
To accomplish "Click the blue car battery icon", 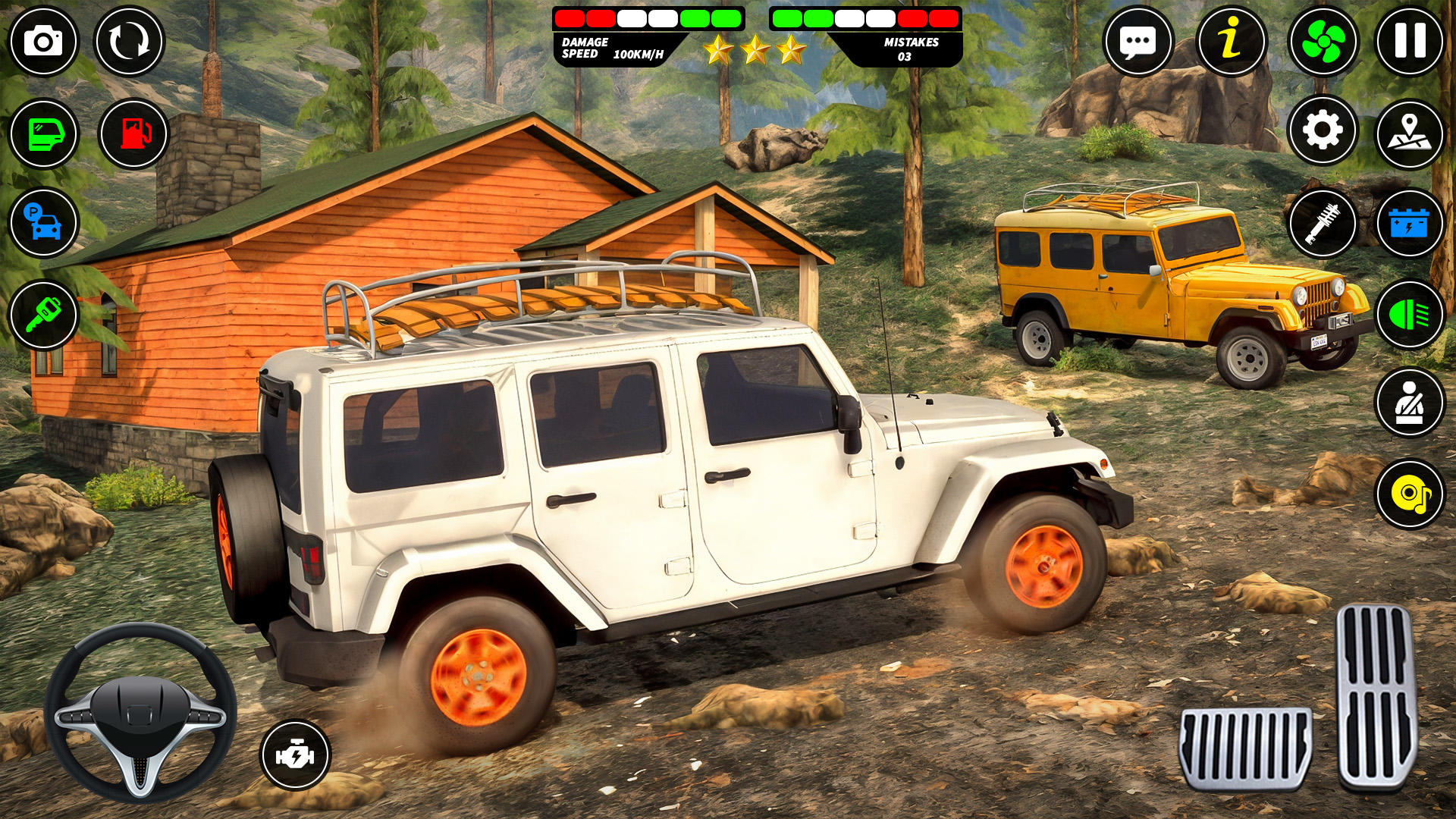I will coord(1410,223).
